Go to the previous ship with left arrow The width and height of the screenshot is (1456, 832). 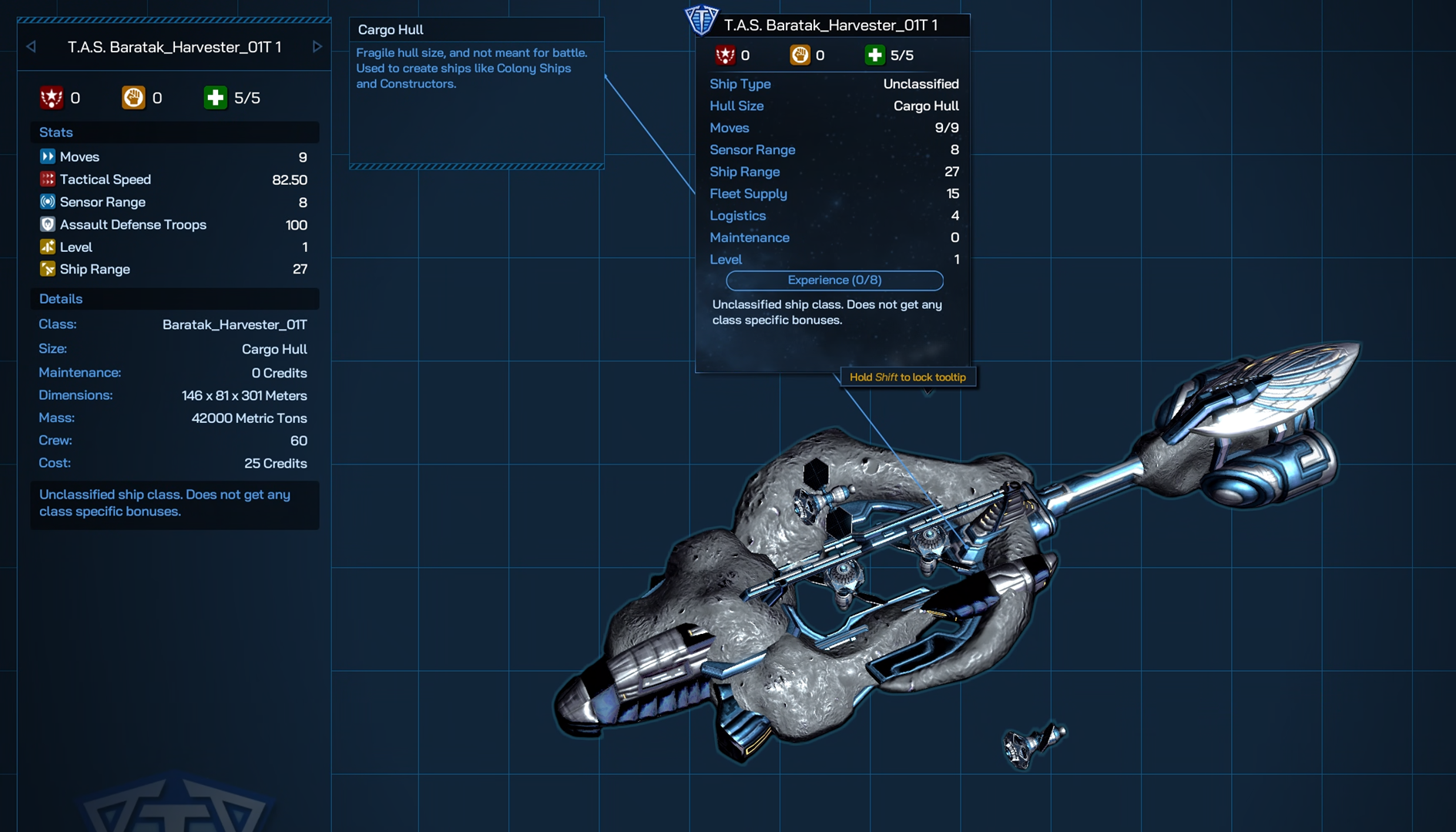[32, 47]
